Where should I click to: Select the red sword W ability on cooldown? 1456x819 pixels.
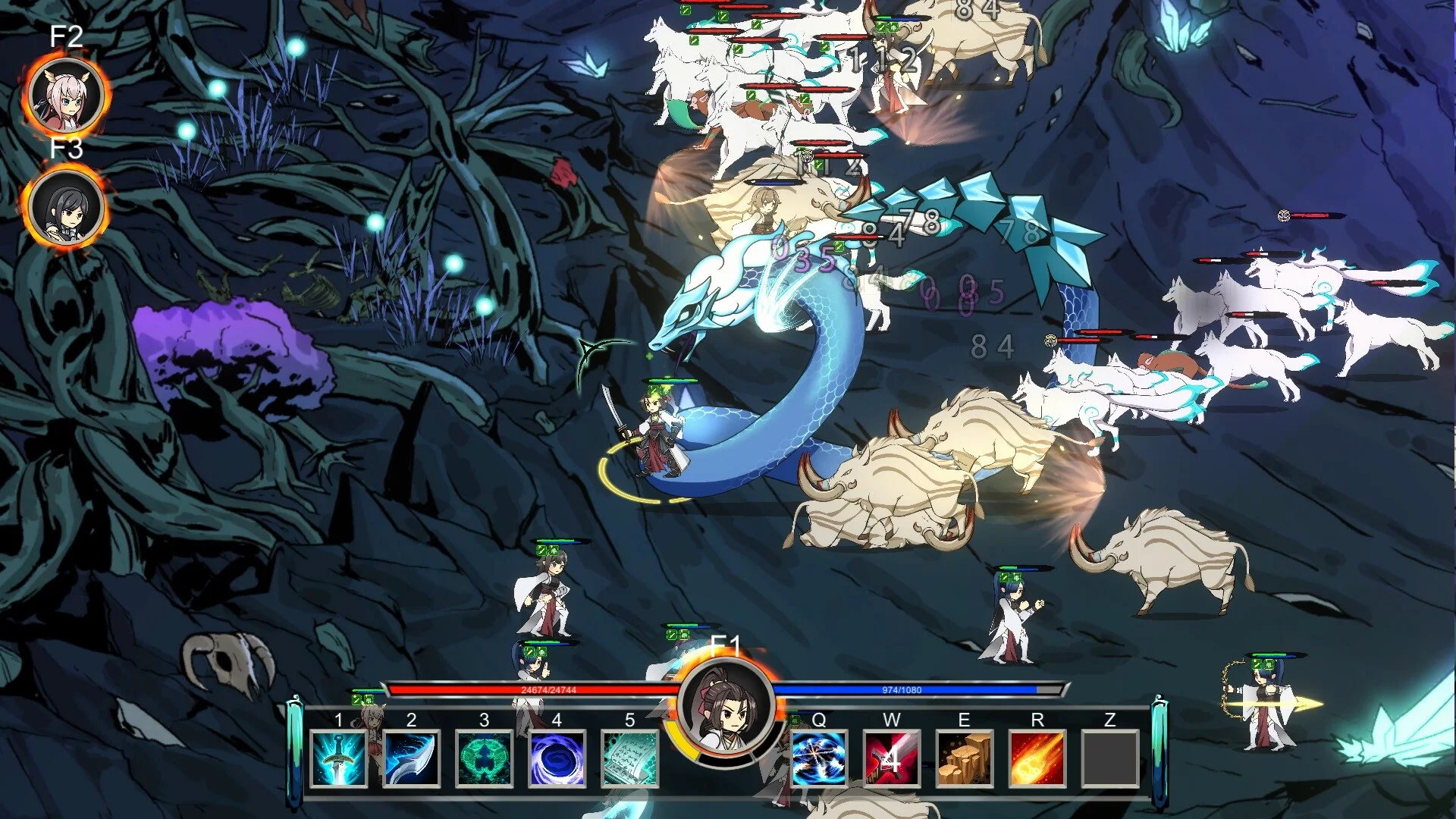click(x=892, y=758)
